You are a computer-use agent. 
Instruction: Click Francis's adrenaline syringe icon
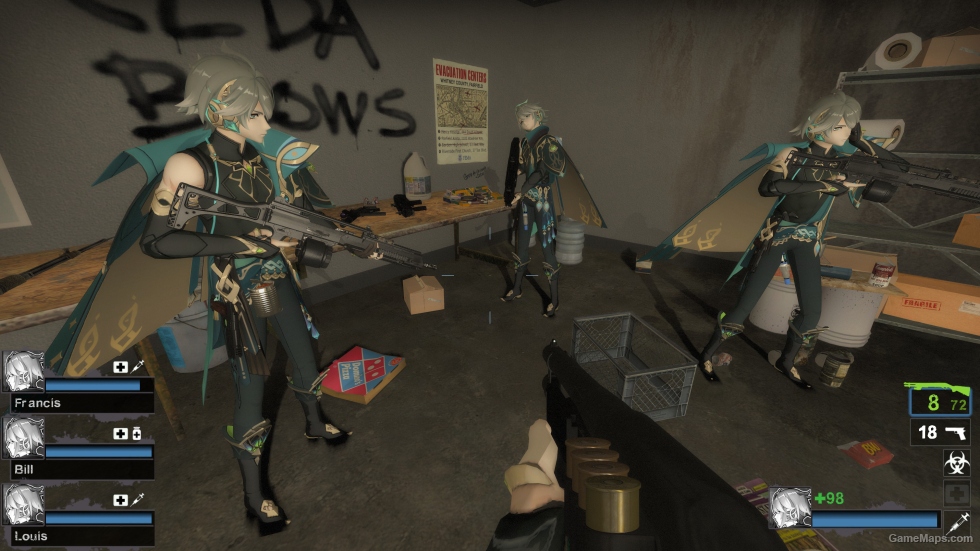[x=137, y=367]
